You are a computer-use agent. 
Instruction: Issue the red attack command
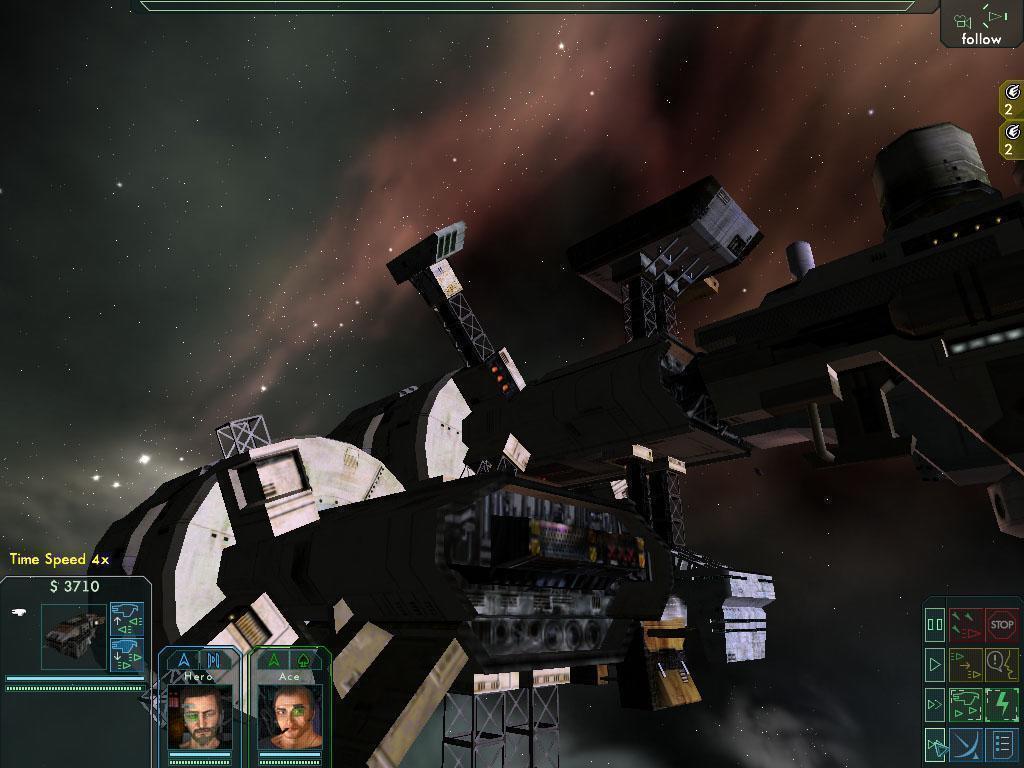[x=966, y=625]
